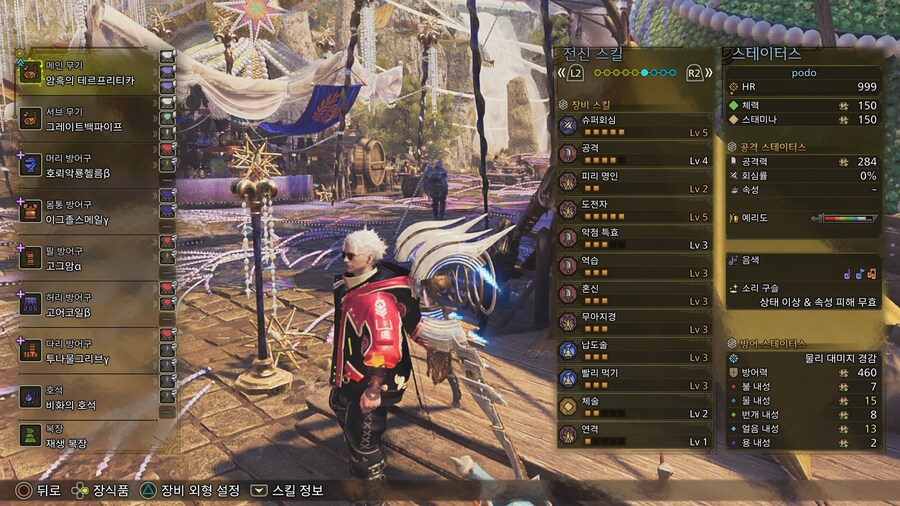Select the 납도술 skill
Viewport: 900px width, 506px height.
point(635,350)
